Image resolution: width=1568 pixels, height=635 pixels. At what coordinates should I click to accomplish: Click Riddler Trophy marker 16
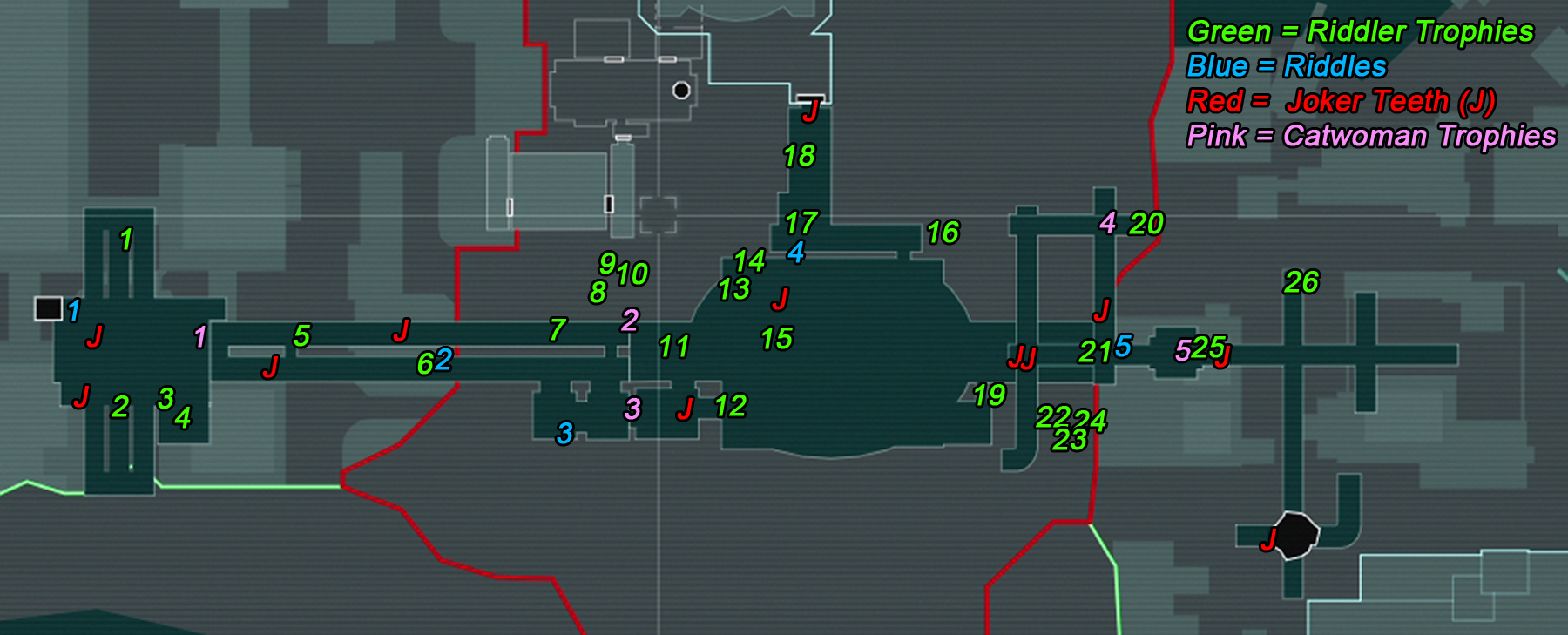942,233
